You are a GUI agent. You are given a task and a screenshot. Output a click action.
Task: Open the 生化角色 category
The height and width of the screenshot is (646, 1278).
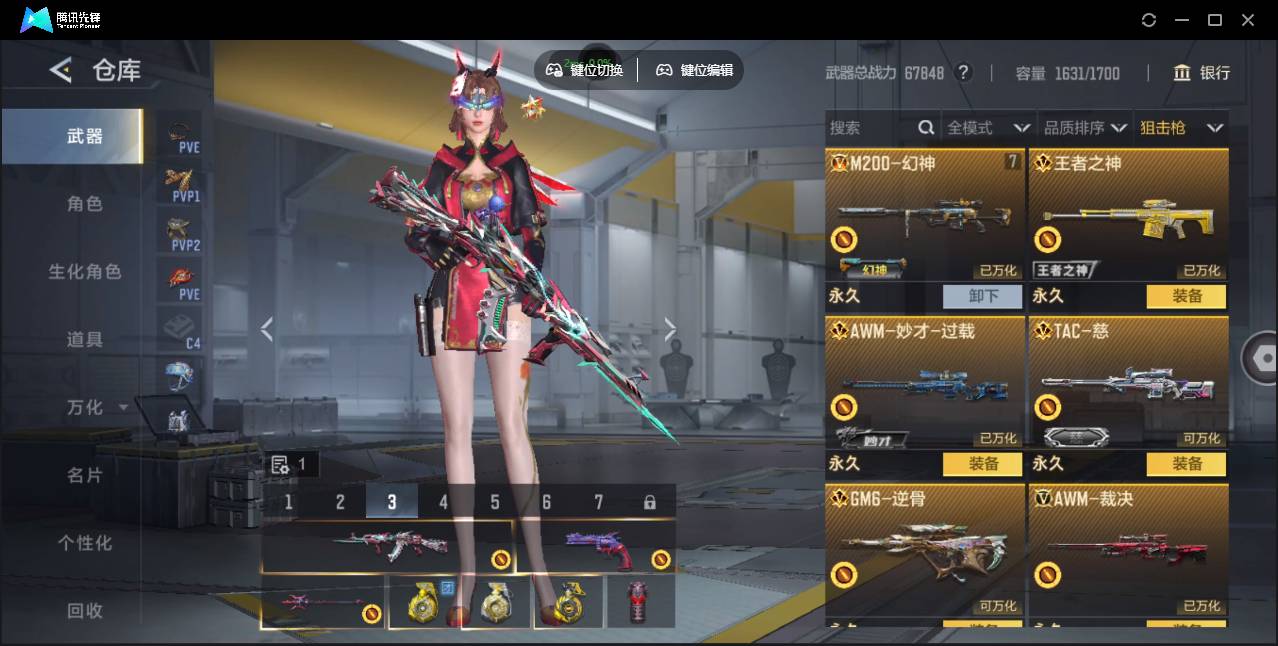click(85, 272)
